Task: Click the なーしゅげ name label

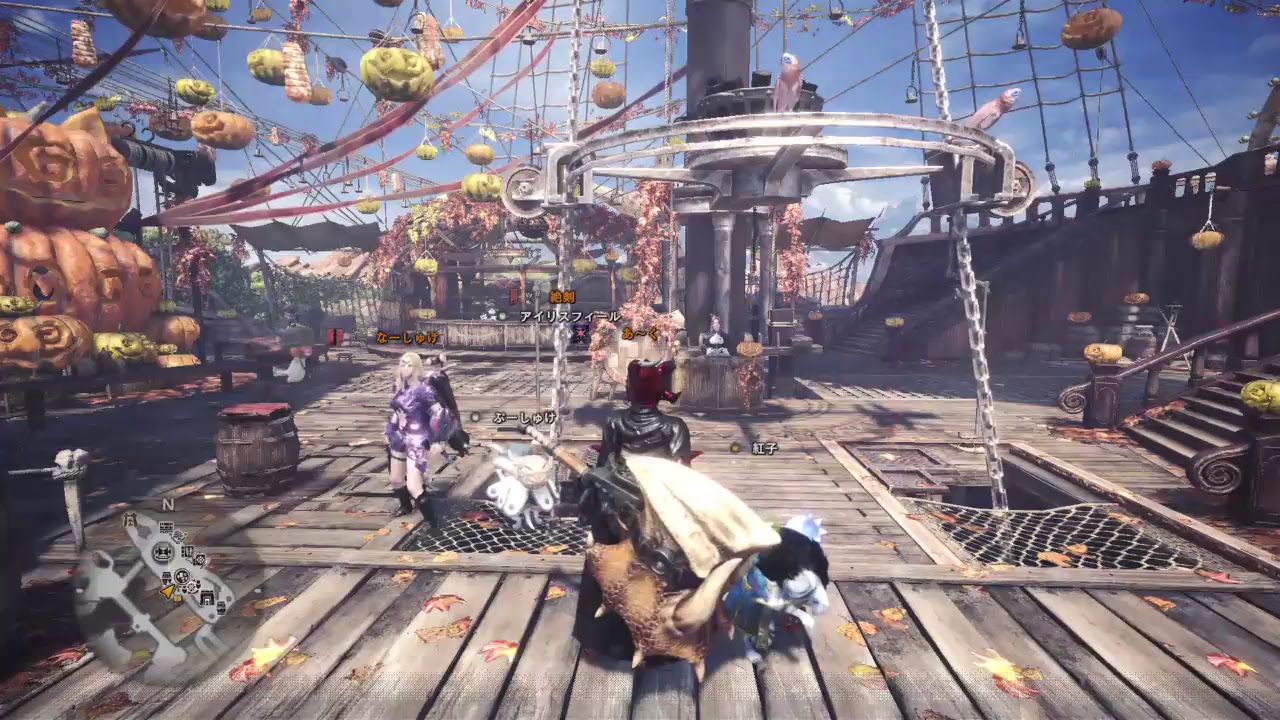Action: pyautogui.click(x=407, y=338)
